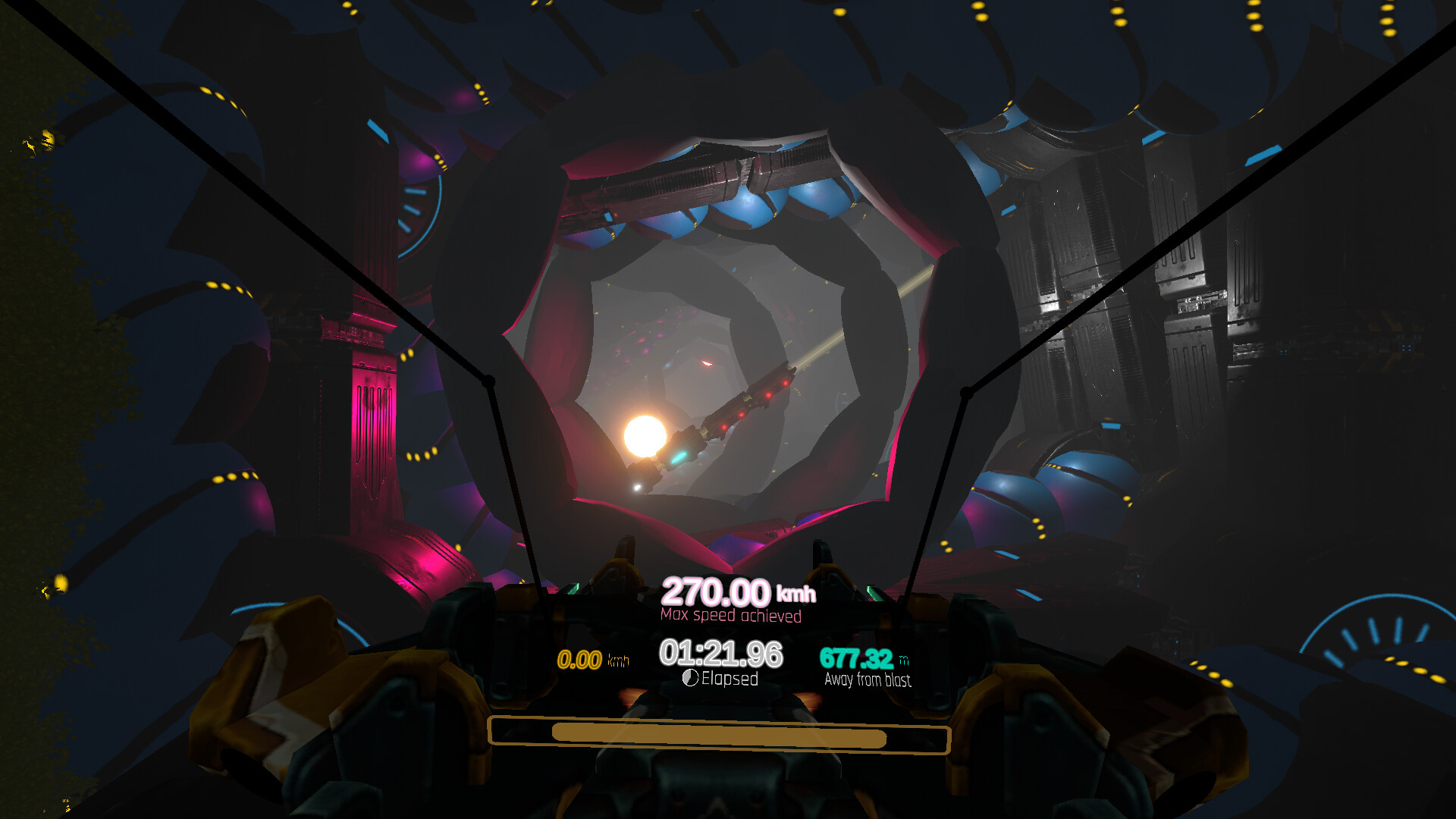Click the half-circle clock icon beside Elapsed

(x=692, y=679)
